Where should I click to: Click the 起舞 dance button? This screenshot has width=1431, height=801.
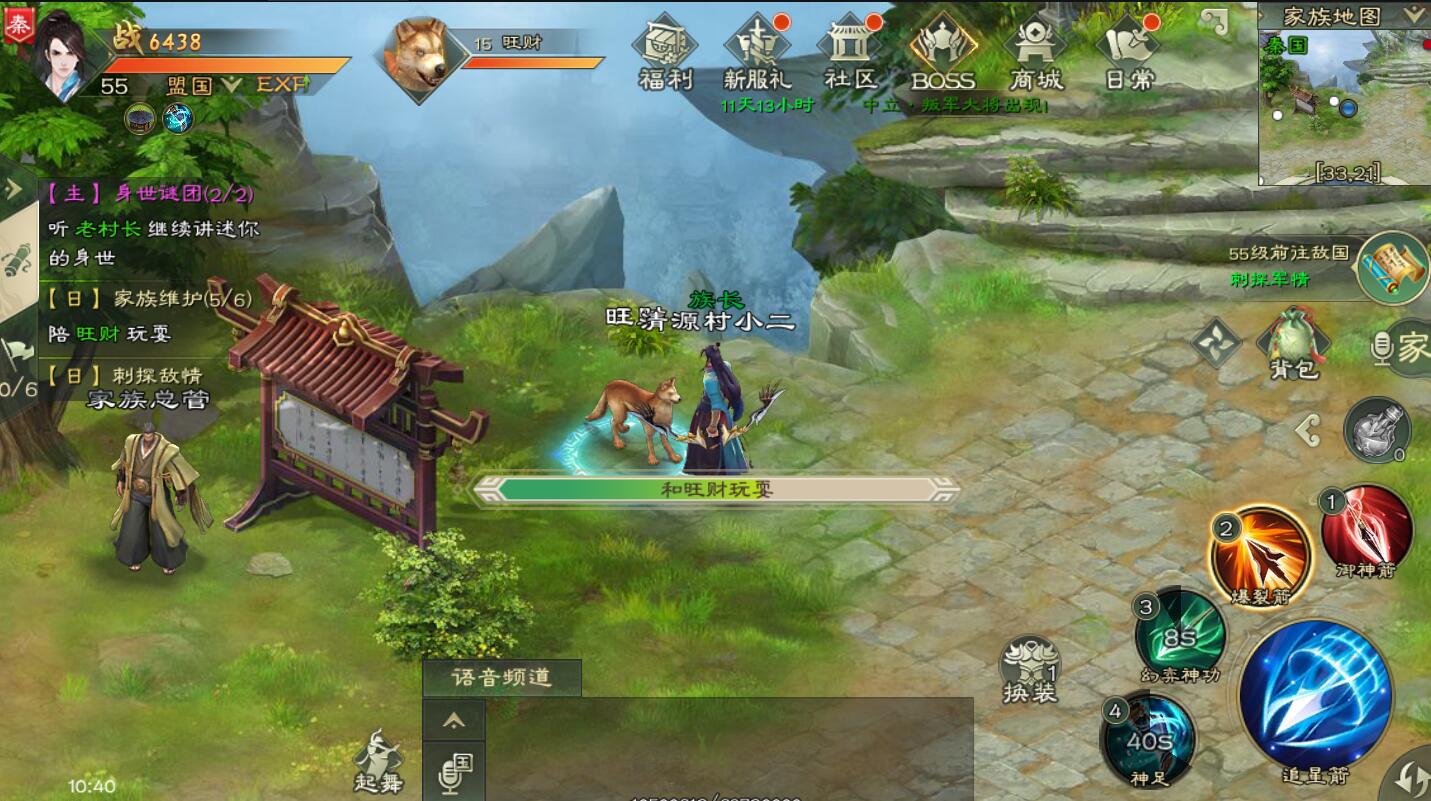(378, 760)
